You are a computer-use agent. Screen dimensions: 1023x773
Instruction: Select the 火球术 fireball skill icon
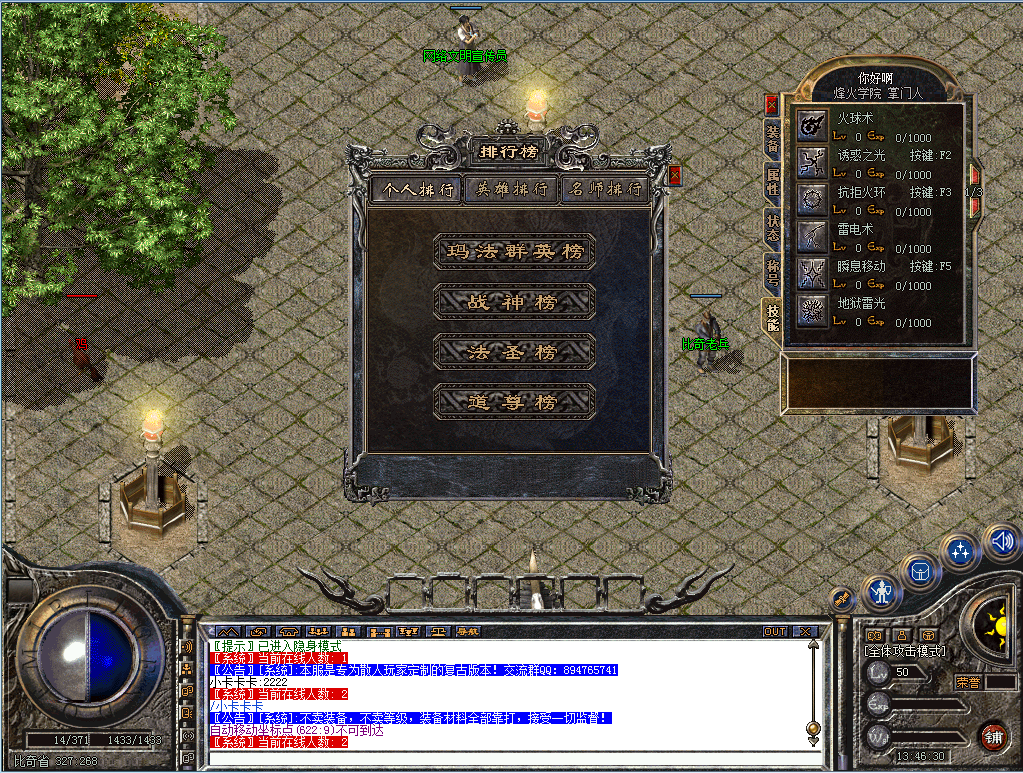coord(811,125)
